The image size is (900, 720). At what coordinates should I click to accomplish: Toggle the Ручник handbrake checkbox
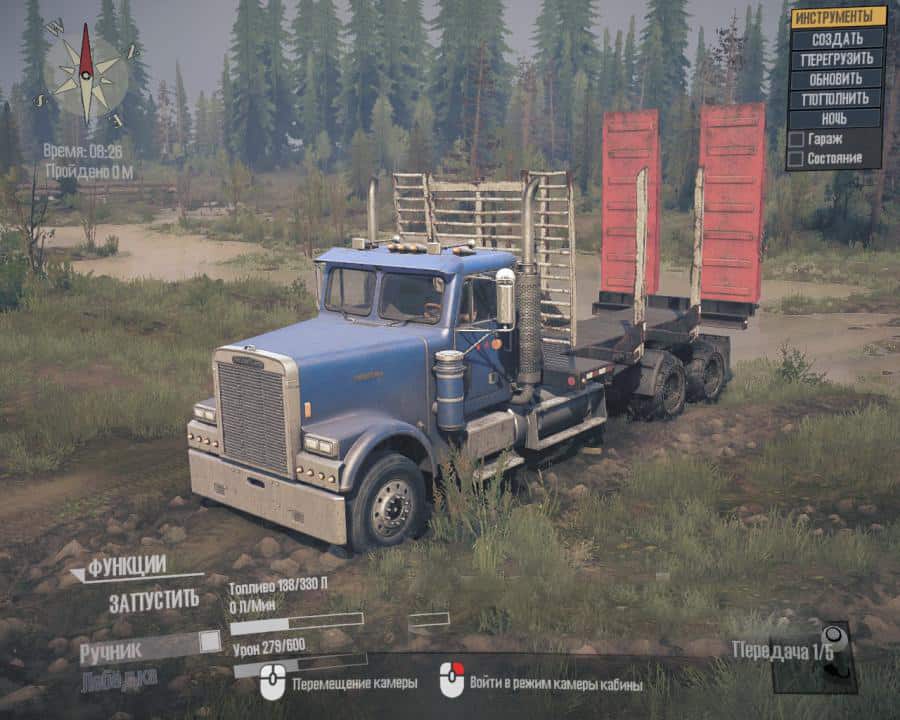coord(209,641)
